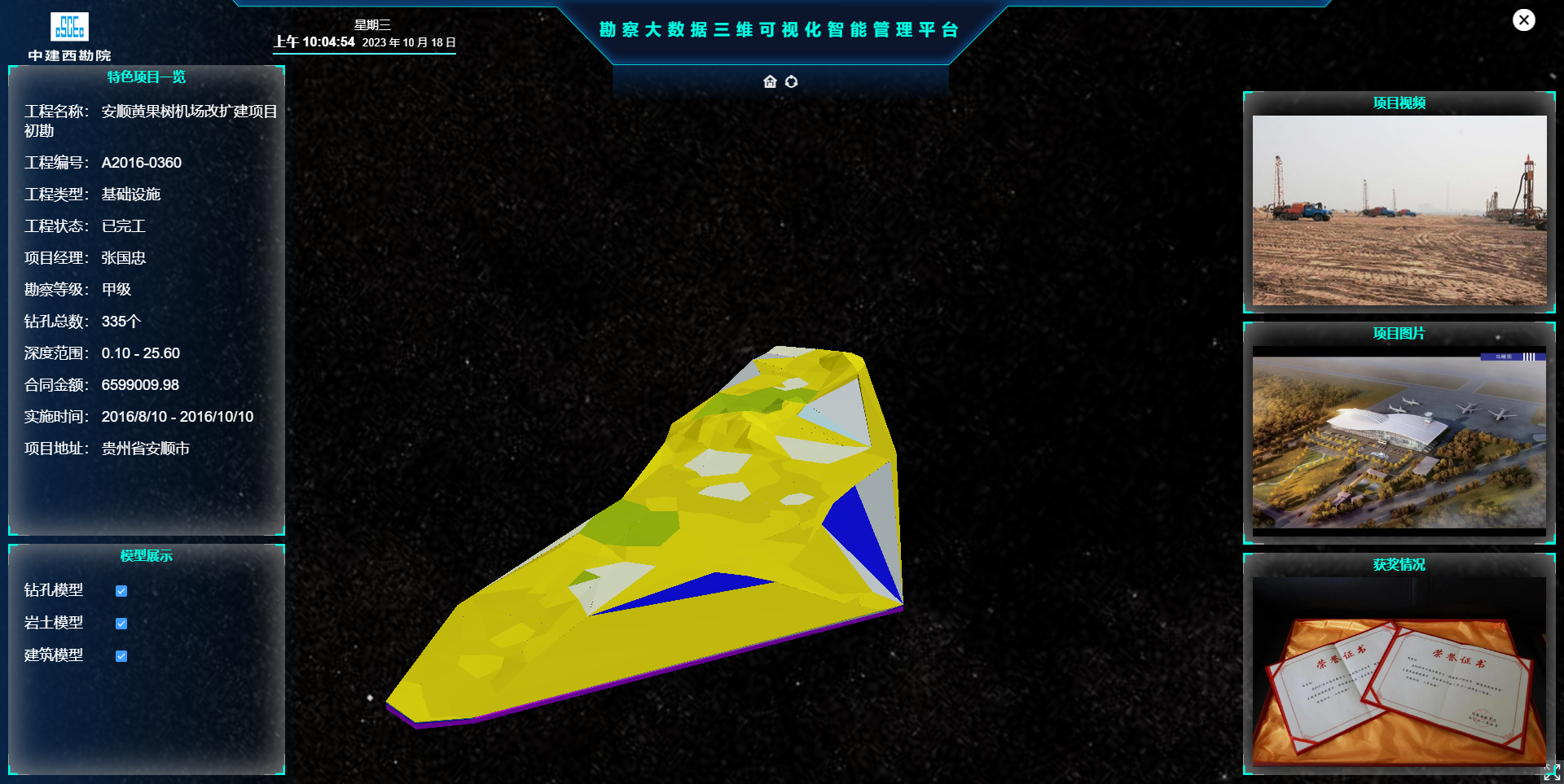Close the platform view with the X button

[x=1523, y=20]
